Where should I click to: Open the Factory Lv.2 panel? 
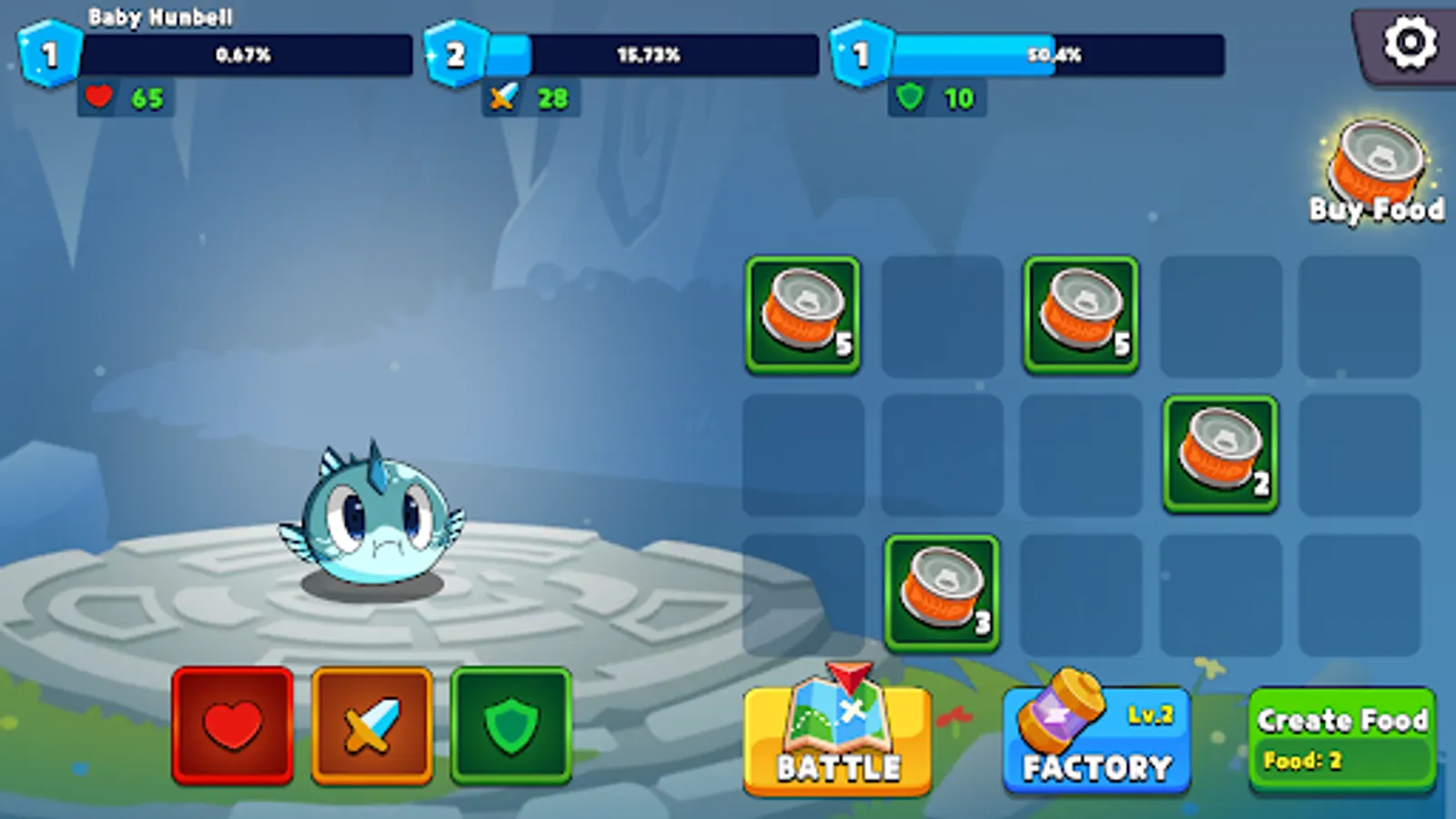1096,737
